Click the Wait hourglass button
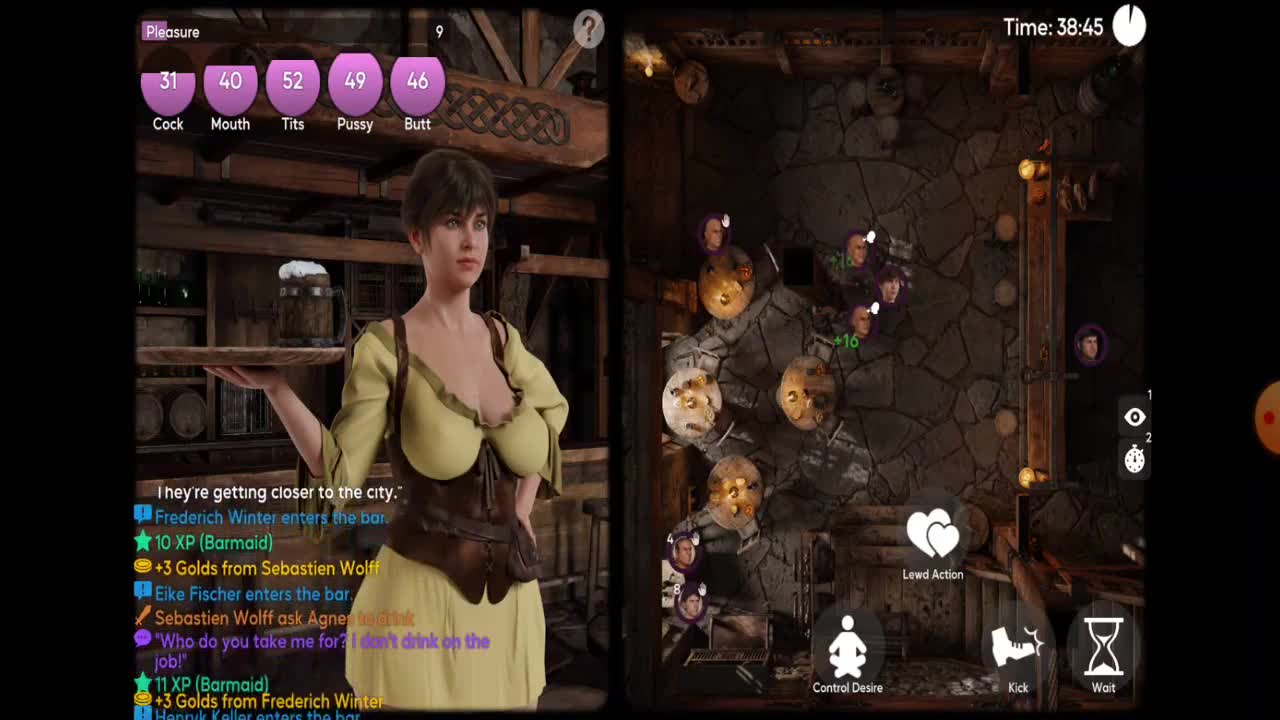1280x720 pixels. pos(1103,652)
